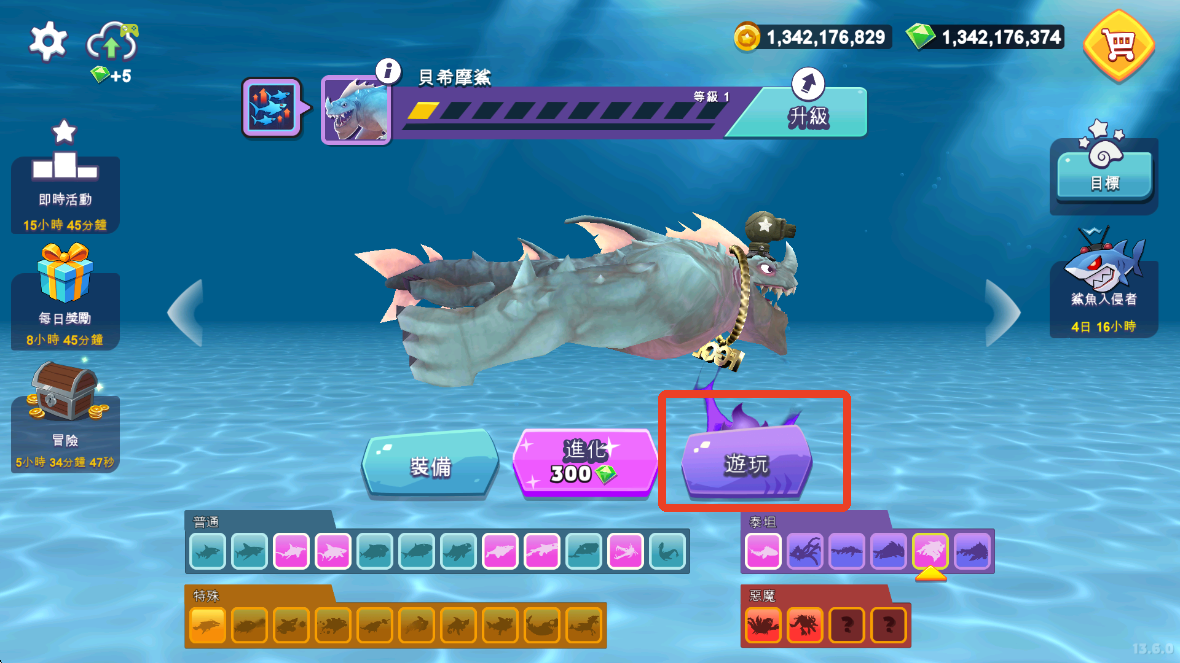Choose 進化 evolve for 300 gems

tap(584, 462)
